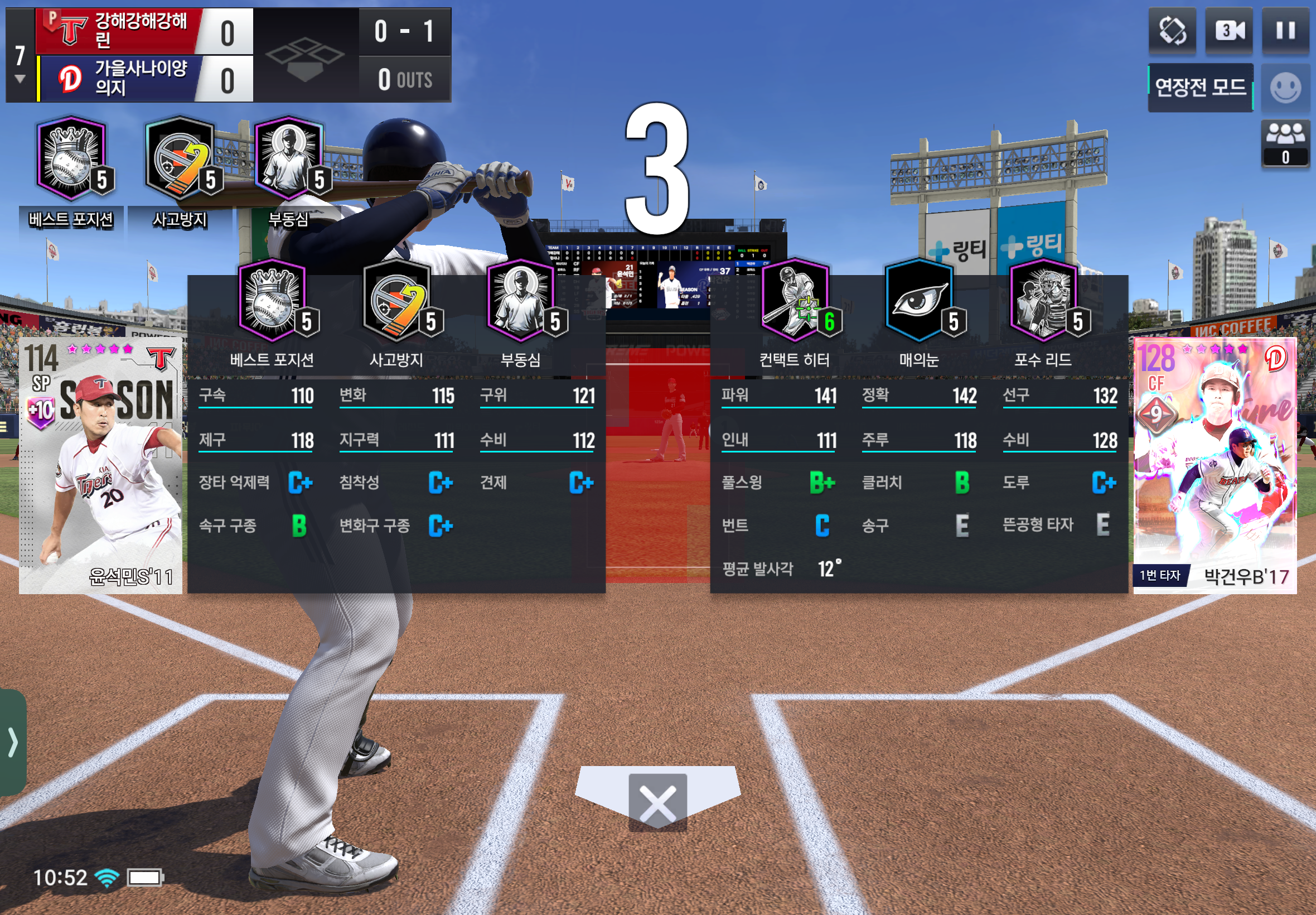Switch the camera view

[x=1229, y=31]
